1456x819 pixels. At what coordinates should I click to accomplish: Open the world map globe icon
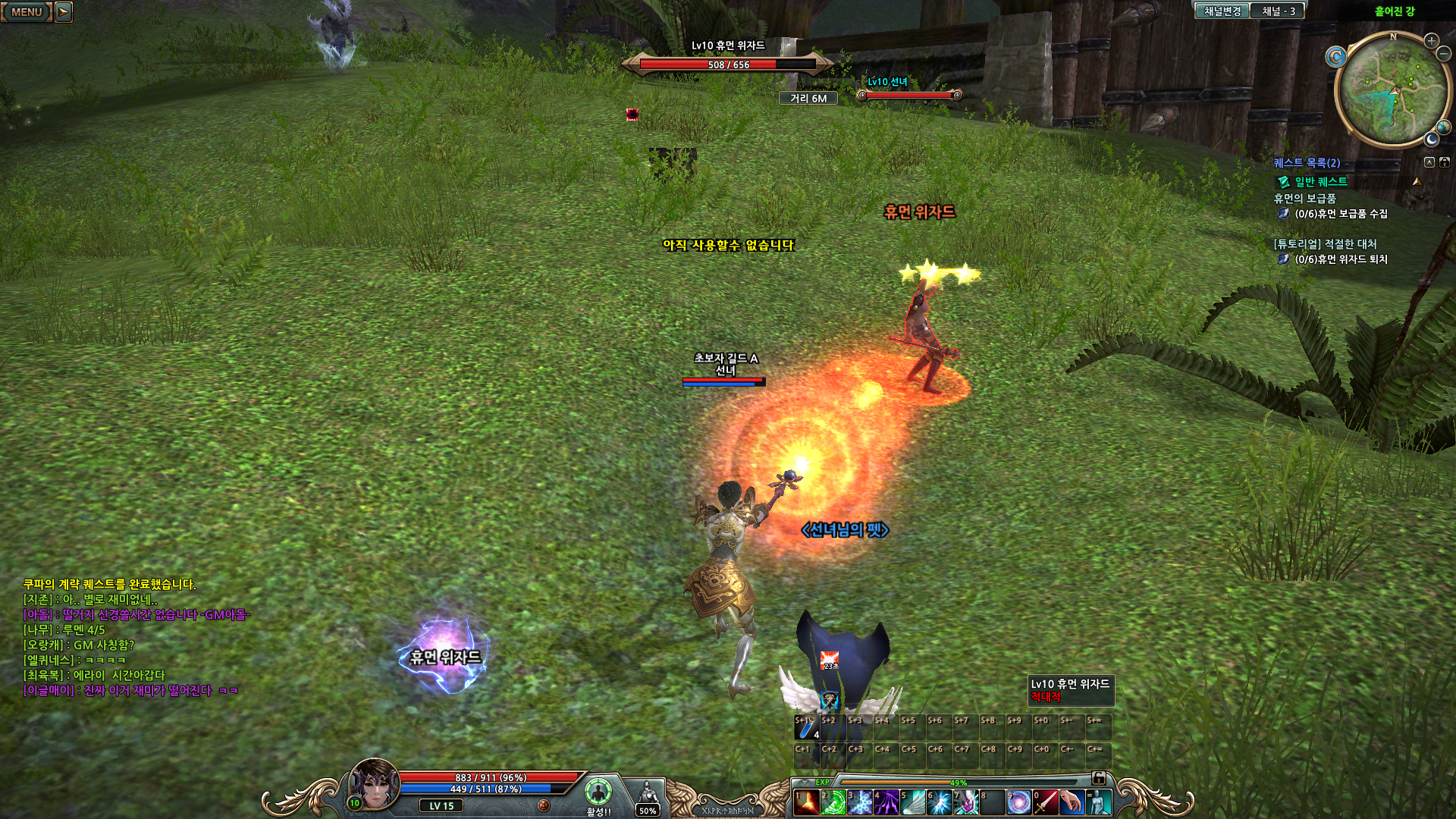tap(1443, 127)
